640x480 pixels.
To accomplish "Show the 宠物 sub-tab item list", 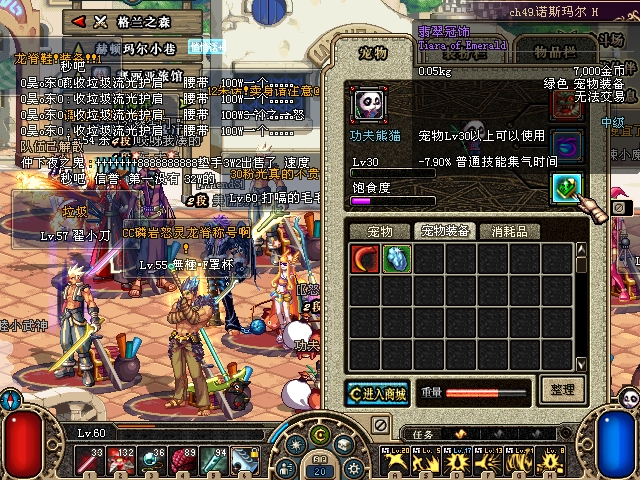I will [x=379, y=231].
